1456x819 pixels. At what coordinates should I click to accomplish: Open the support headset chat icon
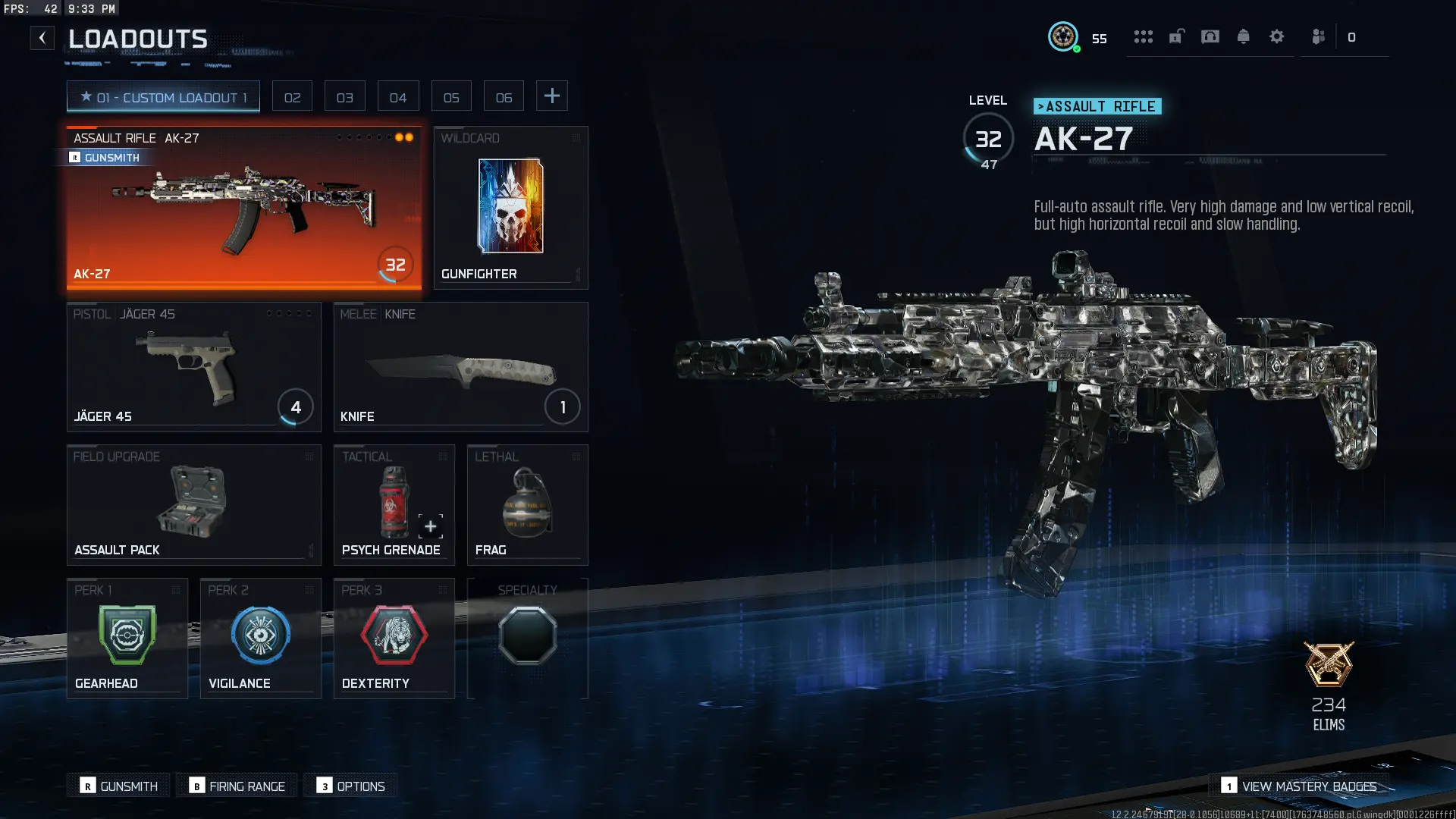pos(1210,36)
